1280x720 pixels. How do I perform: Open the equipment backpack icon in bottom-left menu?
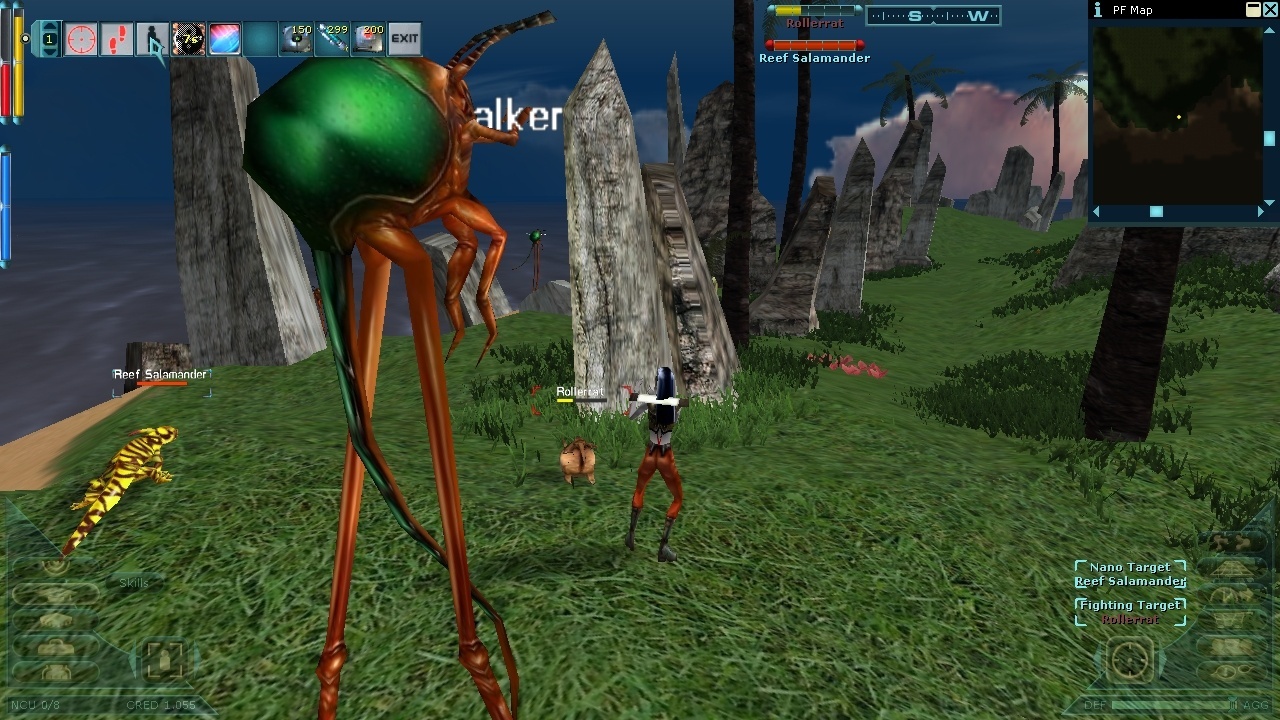56,671
